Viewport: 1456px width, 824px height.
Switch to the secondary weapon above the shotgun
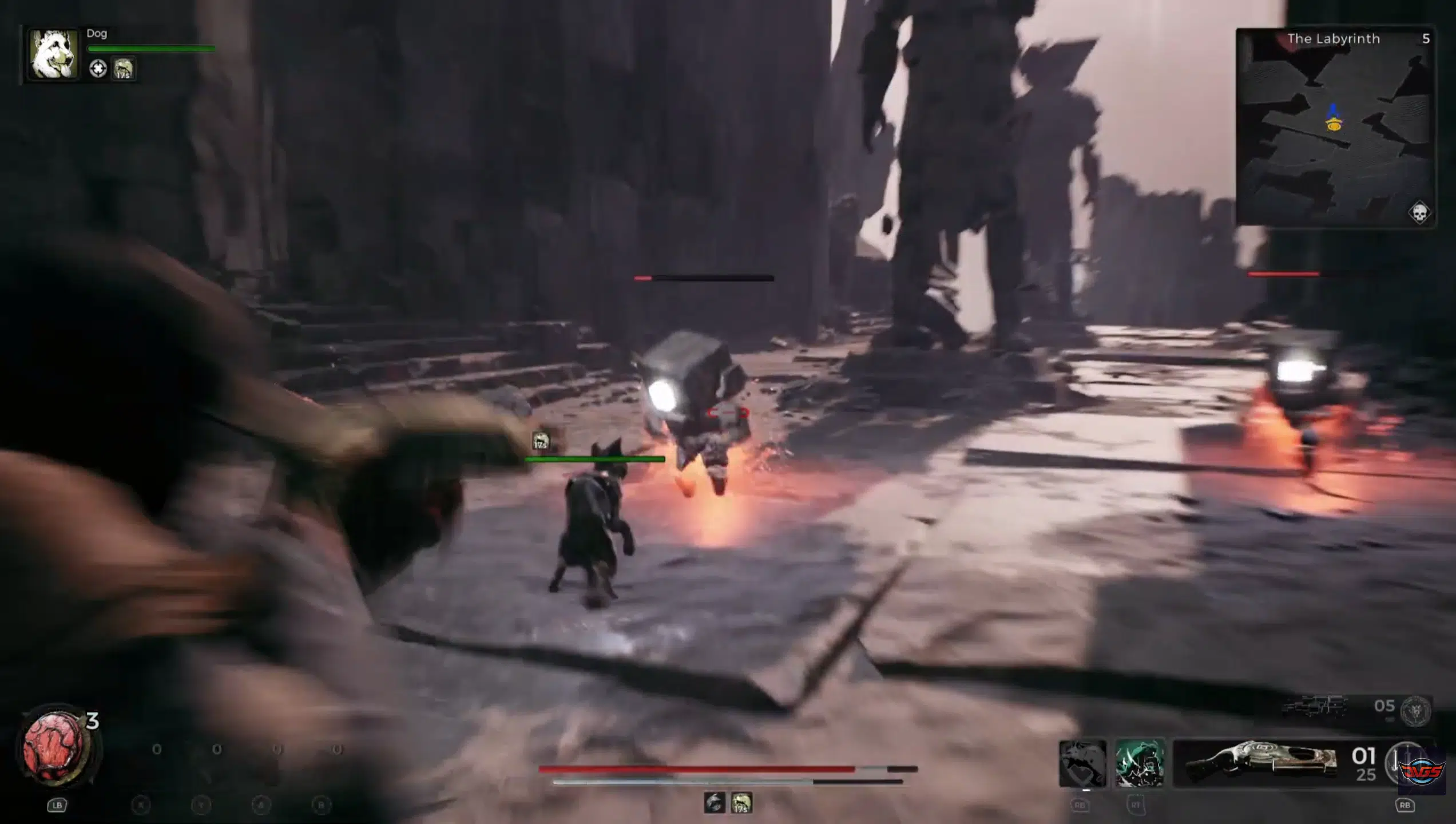[x=1314, y=707]
